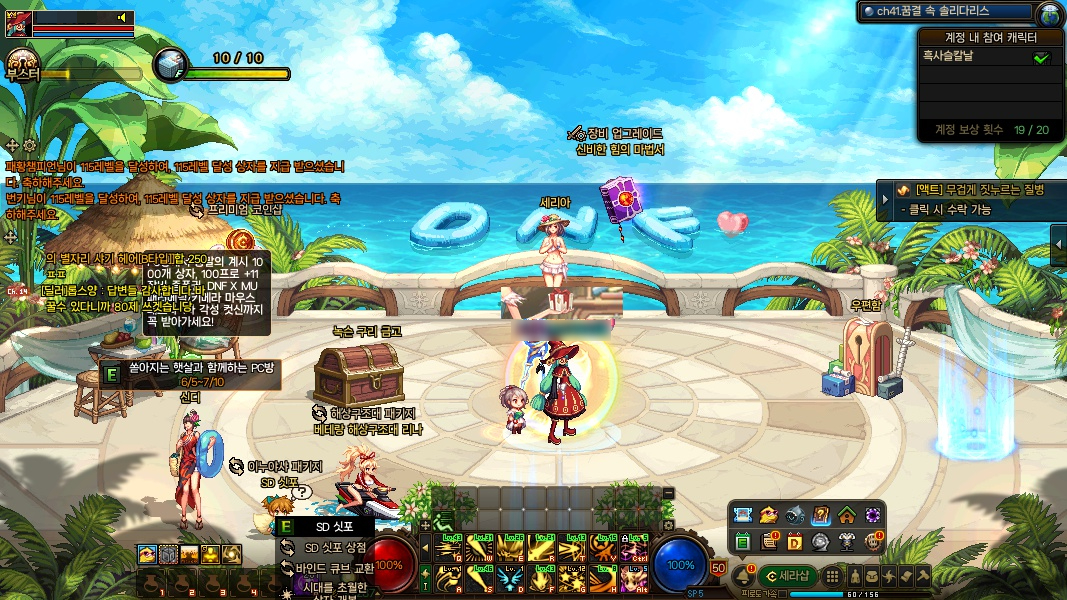The height and width of the screenshot is (600, 1067).
Task: Select SD 싯포 상점 menu option
Action: 335,547
